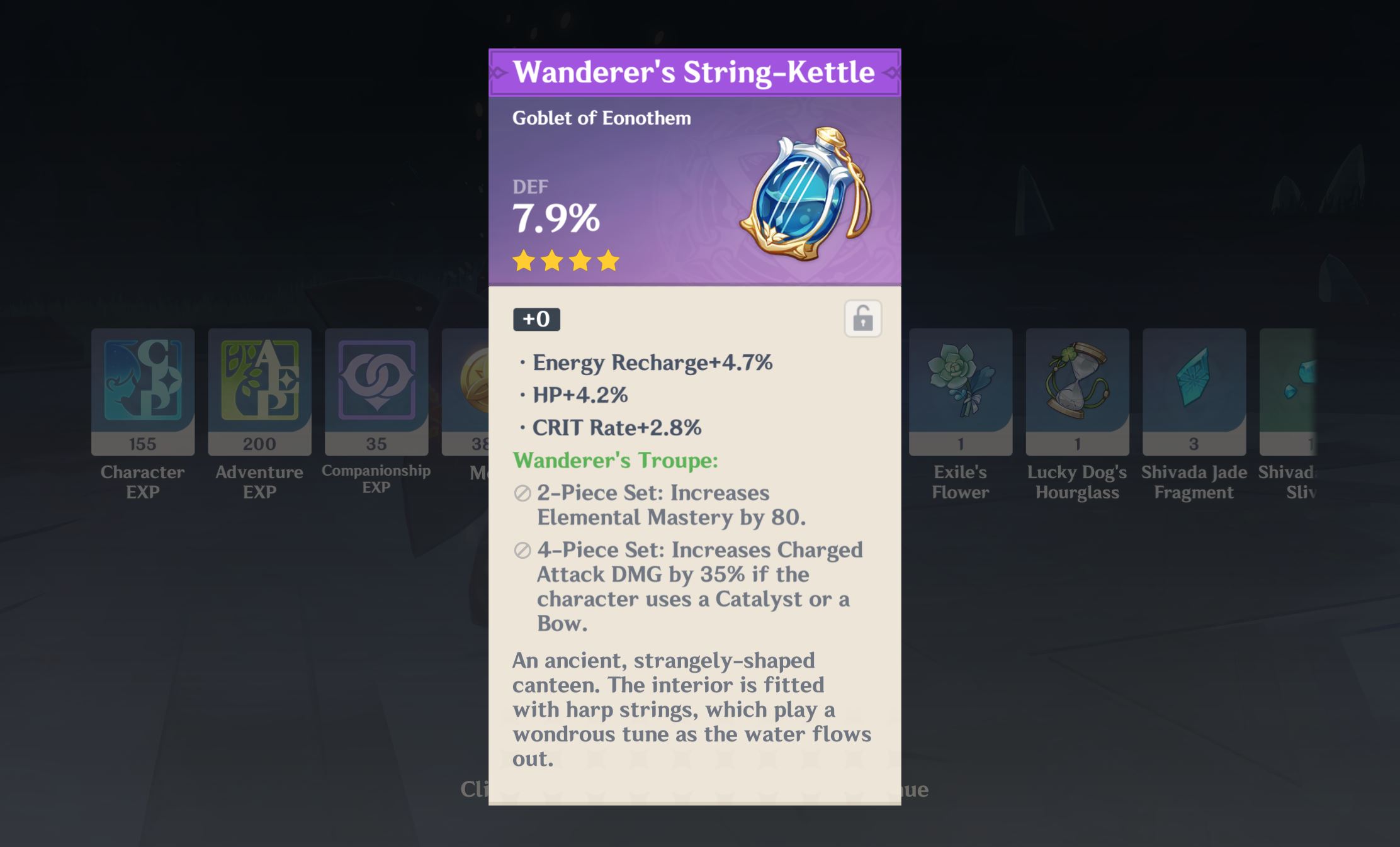The image size is (1400, 847).
Task: Click the Wanderer's Troupe set name link
Action: pyautogui.click(x=614, y=461)
